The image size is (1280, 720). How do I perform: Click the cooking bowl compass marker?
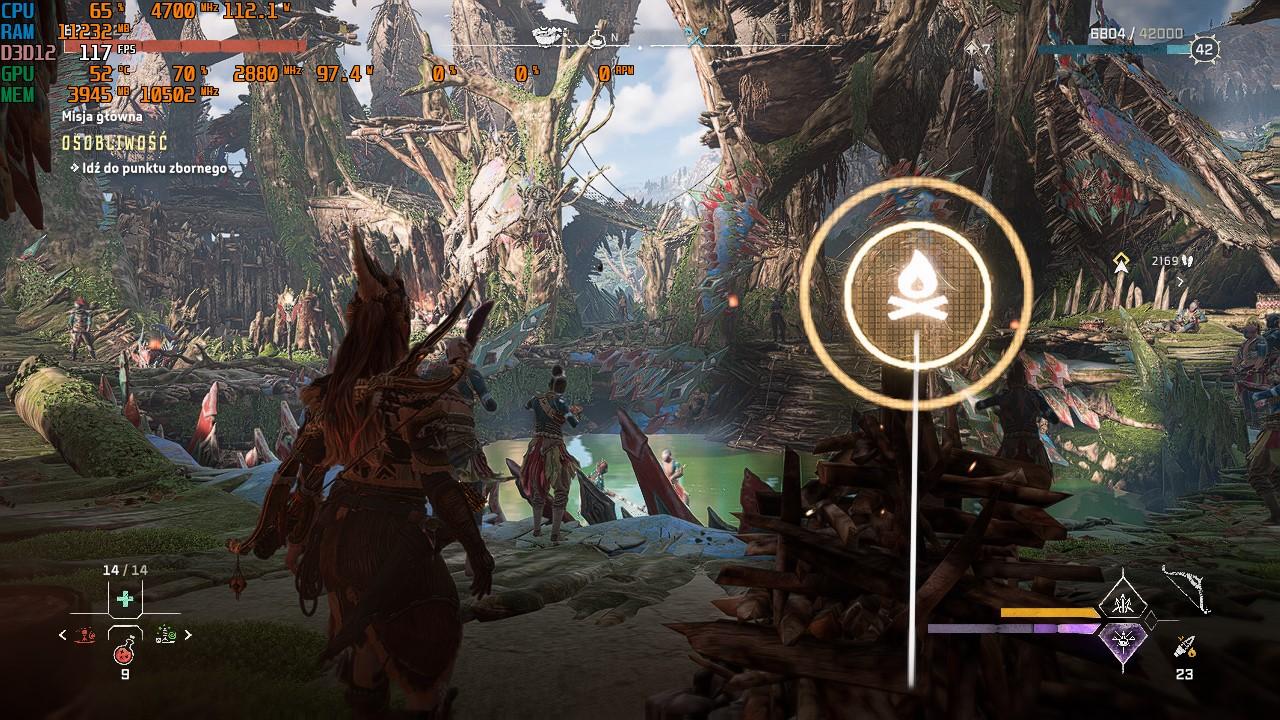pos(545,38)
